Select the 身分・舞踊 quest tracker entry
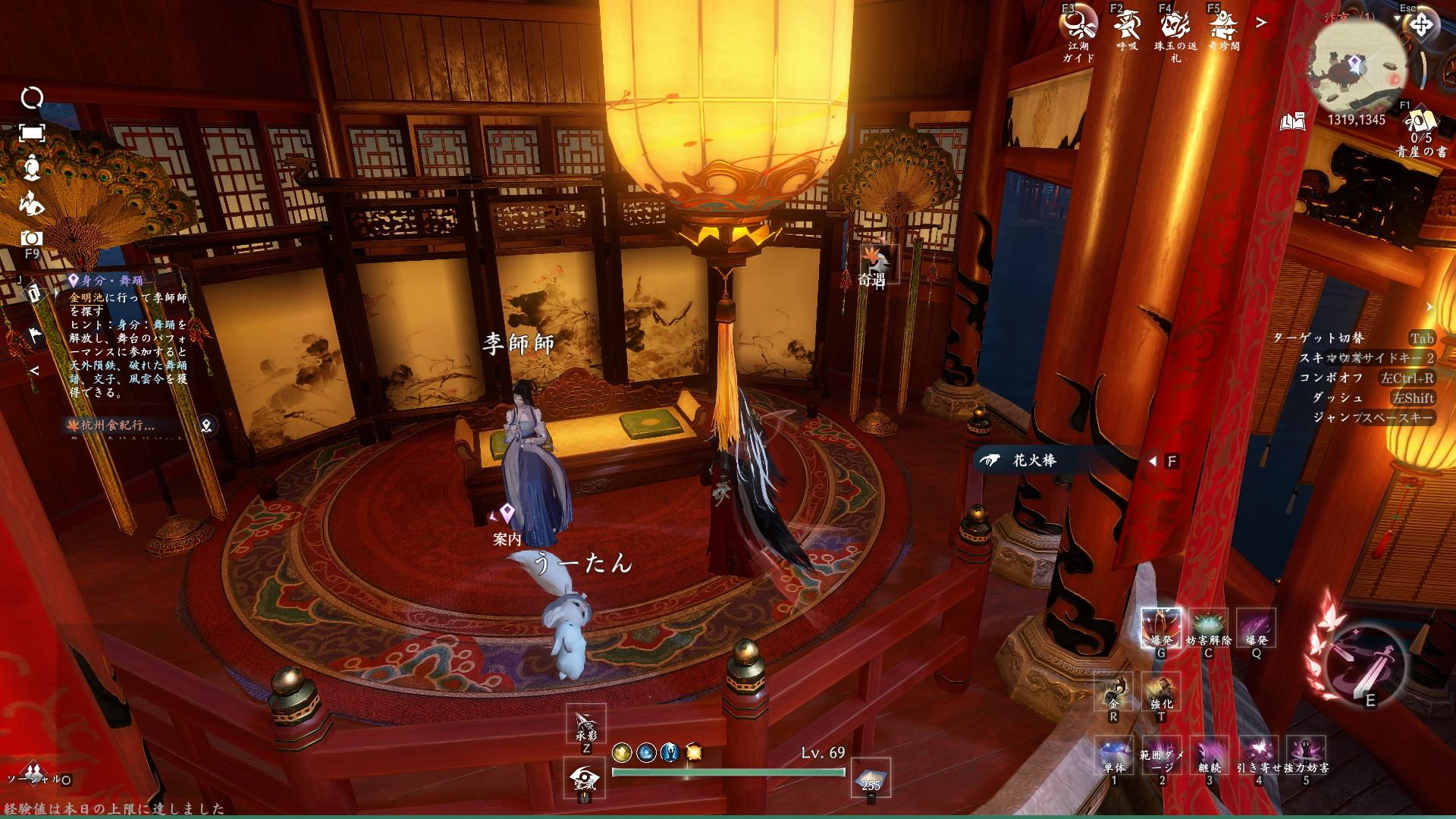This screenshot has height=819, width=1456. [x=106, y=281]
